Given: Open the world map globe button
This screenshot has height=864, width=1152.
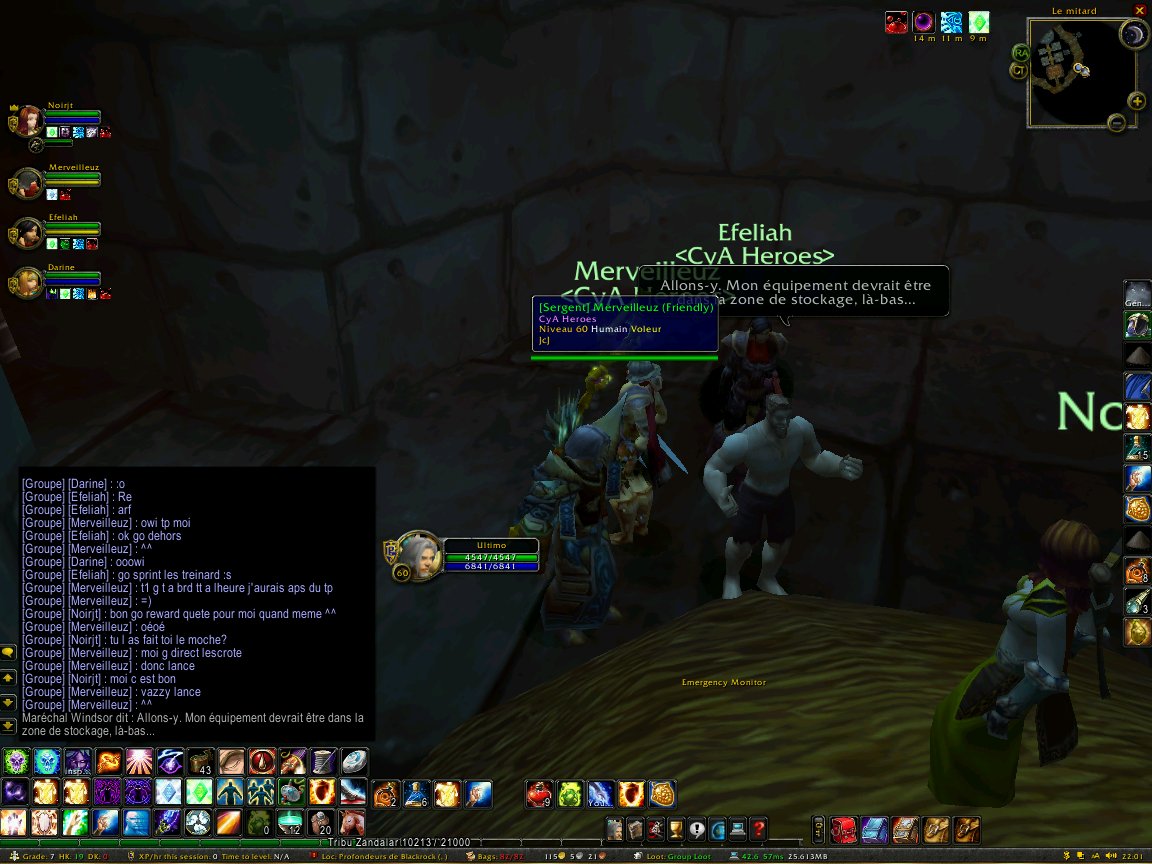Looking at the screenshot, I should point(717,829).
